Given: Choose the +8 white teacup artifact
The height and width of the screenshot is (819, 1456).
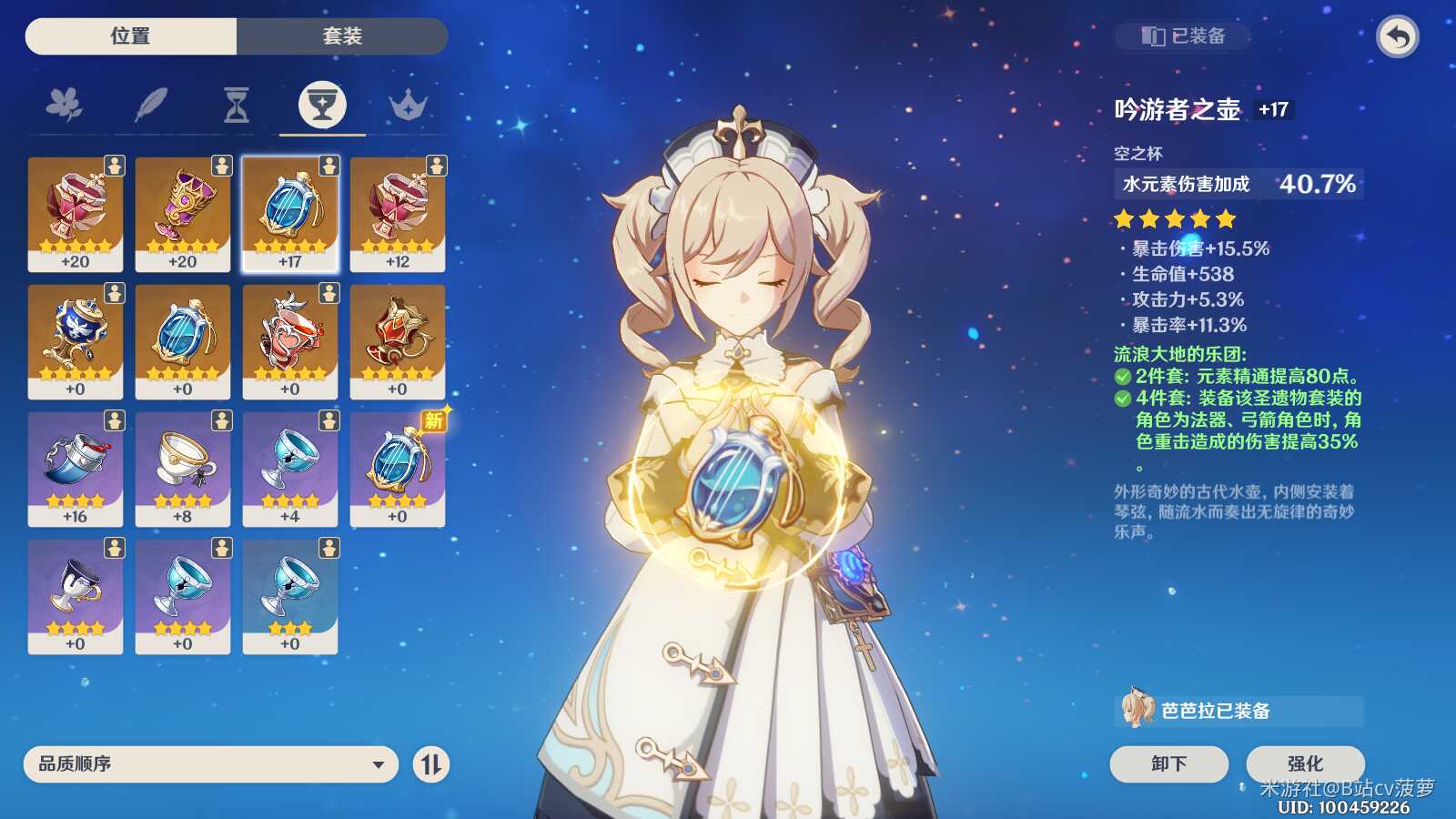Looking at the screenshot, I should pyautogui.click(x=183, y=469).
